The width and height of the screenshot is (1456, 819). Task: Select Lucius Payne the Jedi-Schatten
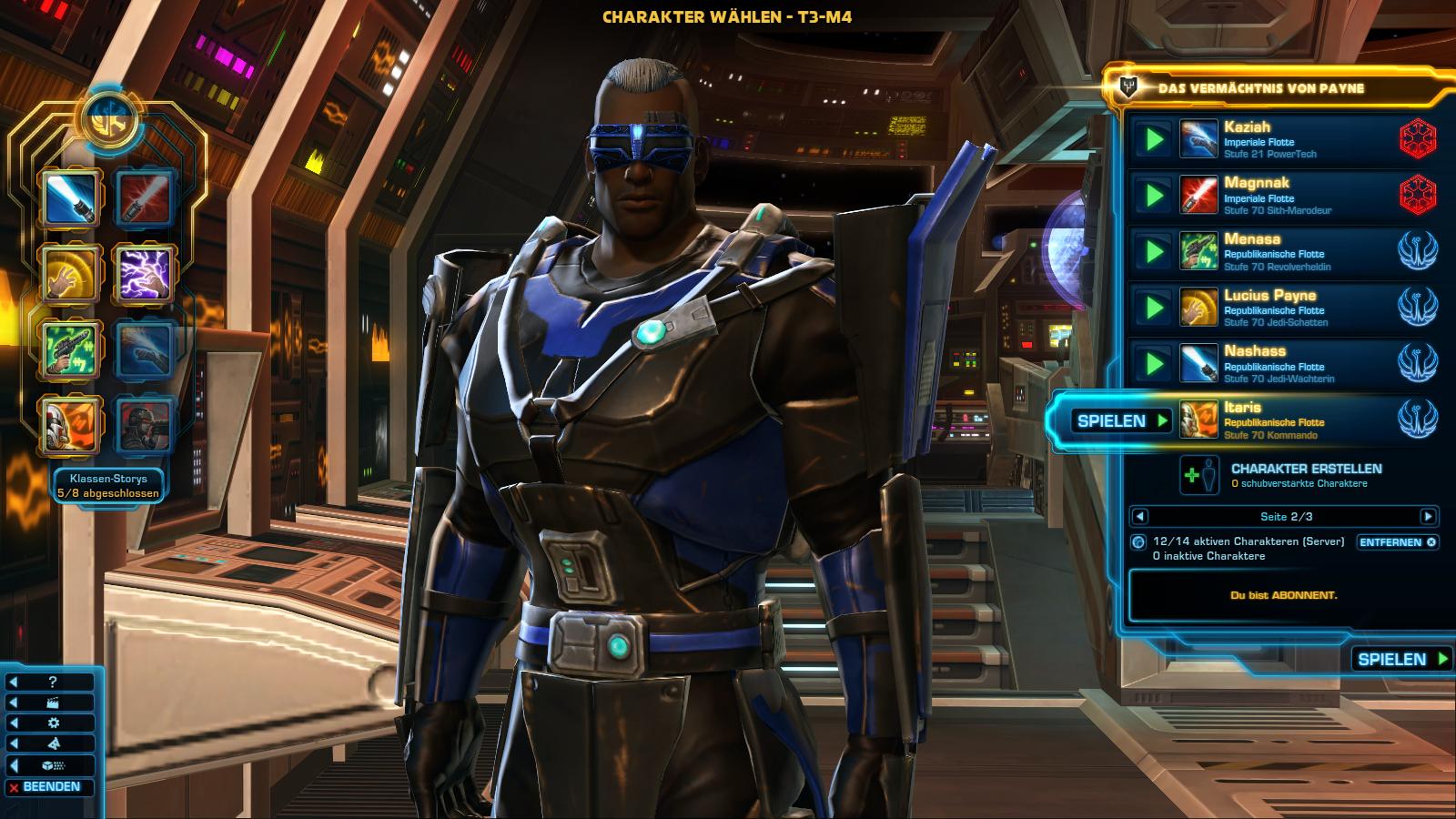pyautogui.click(x=1292, y=308)
